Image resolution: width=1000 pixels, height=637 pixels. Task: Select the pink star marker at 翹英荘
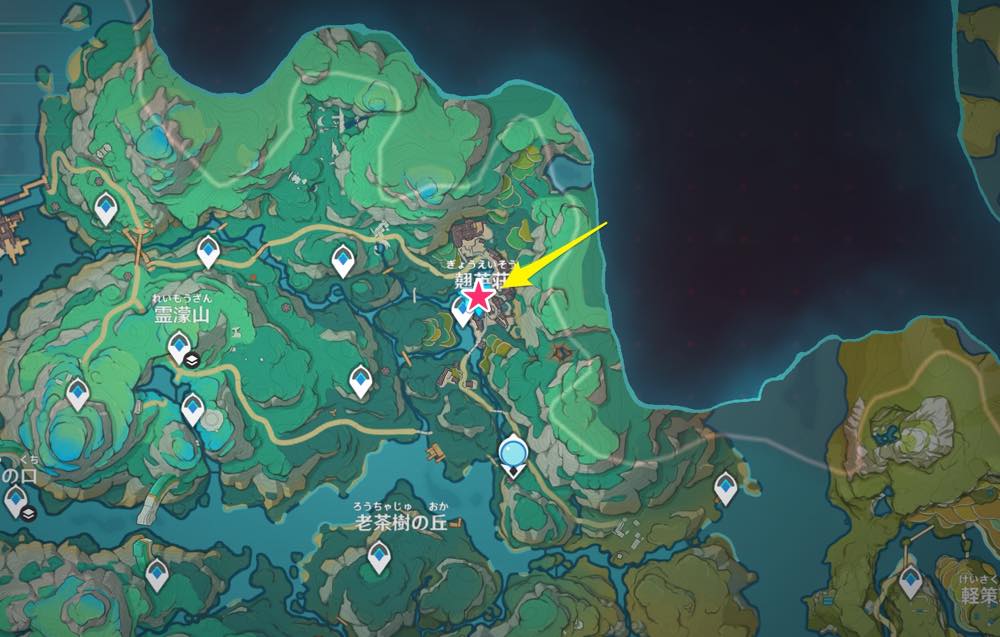[480, 295]
